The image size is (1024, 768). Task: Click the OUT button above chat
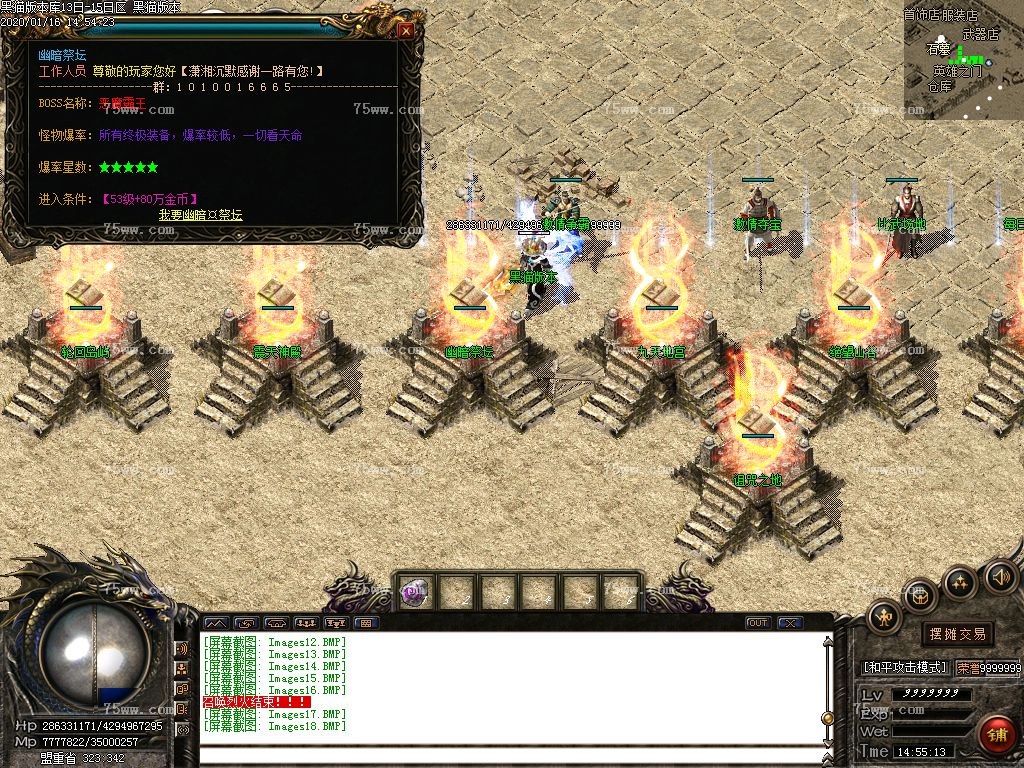point(757,623)
